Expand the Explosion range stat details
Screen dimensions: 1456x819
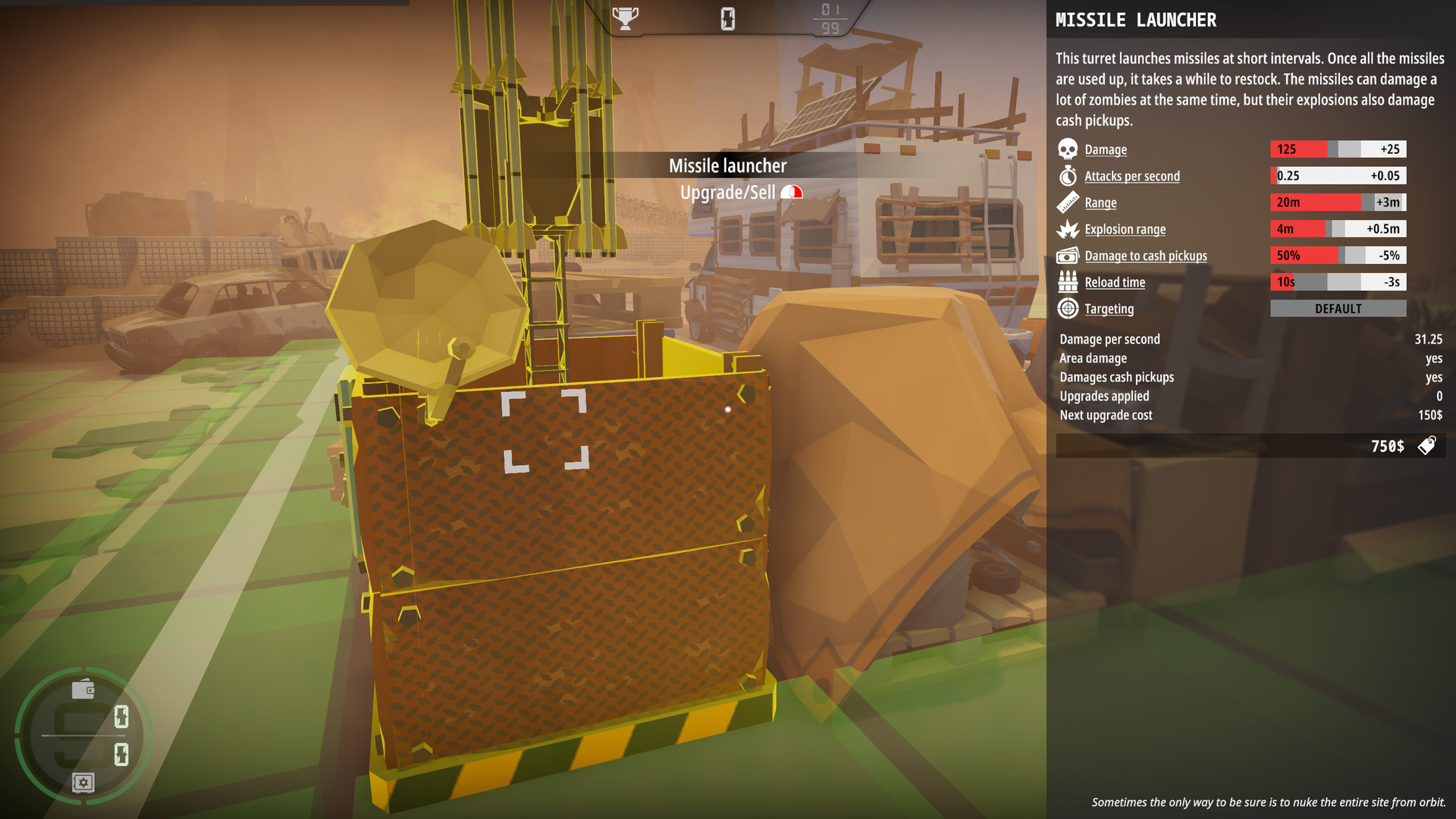coord(1124,229)
